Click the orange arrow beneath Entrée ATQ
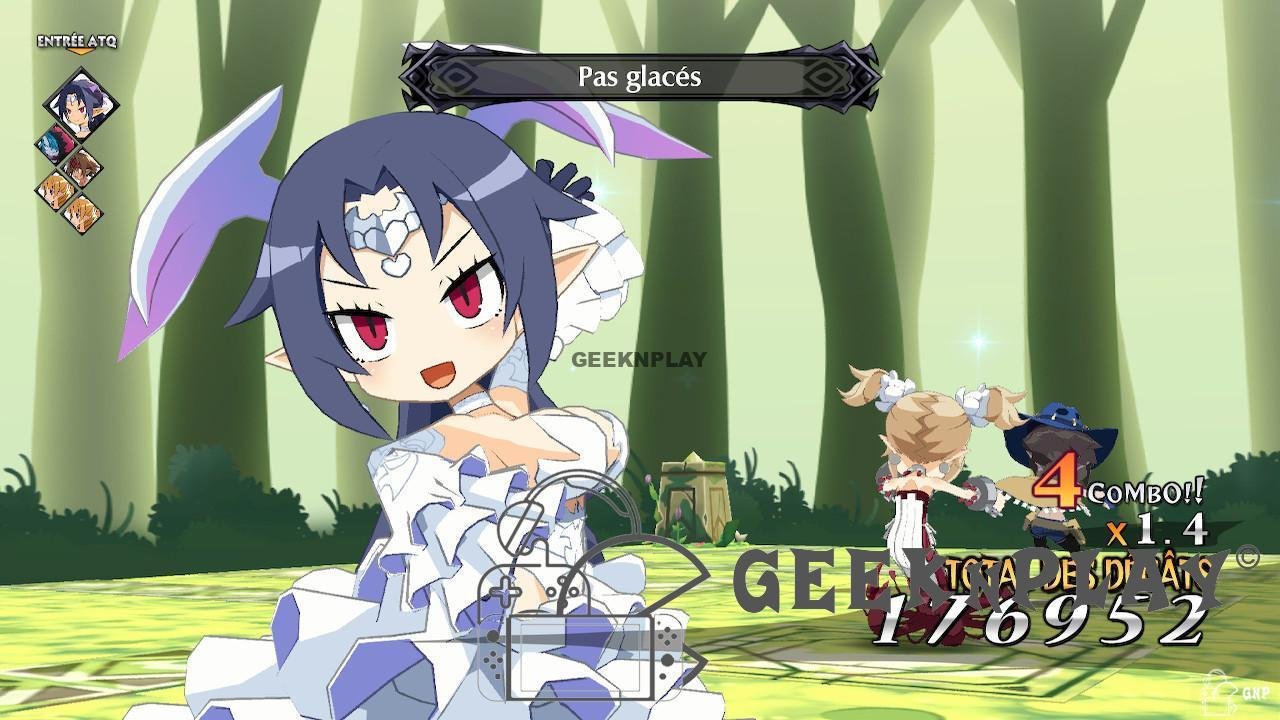Viewport: 1280px width, 720px height. [80, 51]
